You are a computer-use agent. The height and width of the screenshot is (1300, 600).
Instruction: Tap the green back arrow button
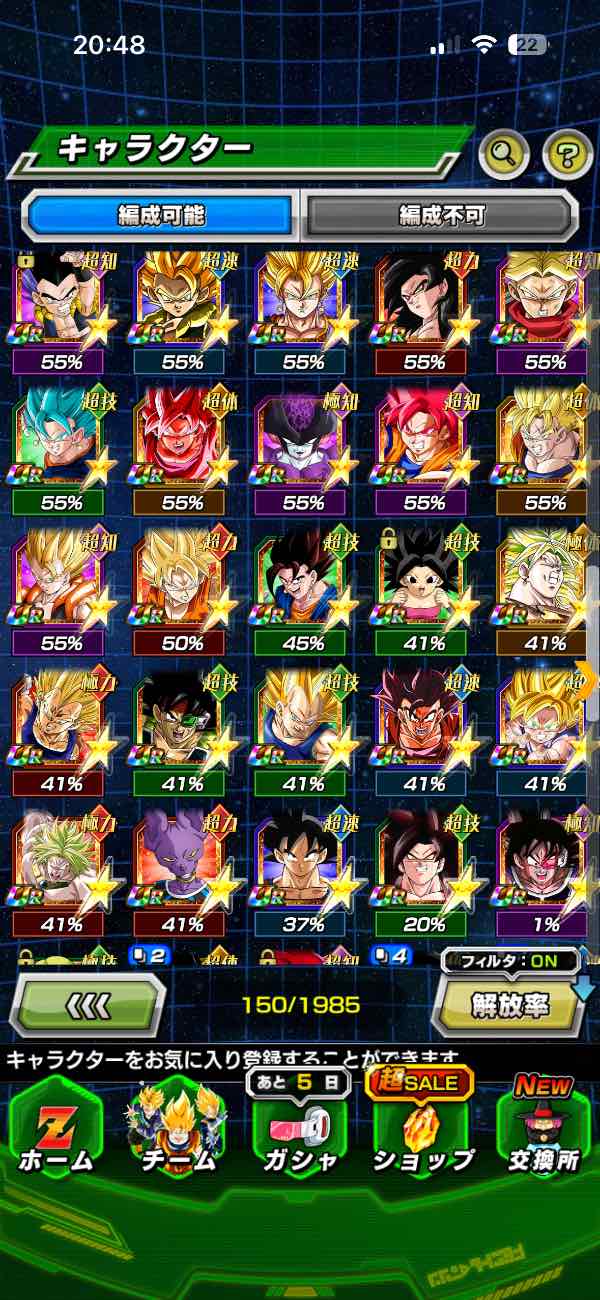tap(88, 1004)
